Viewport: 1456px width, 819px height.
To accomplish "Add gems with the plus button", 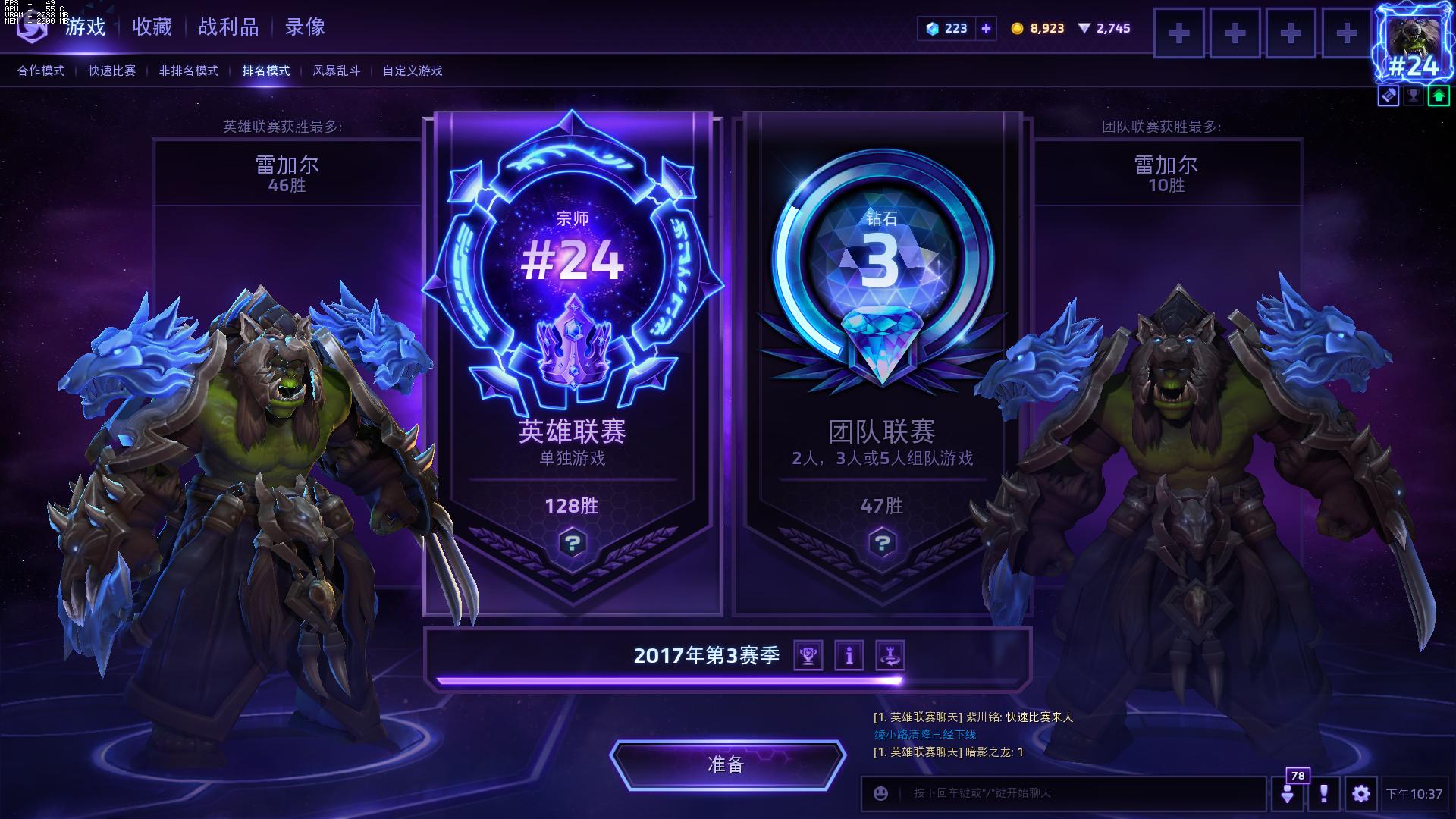I will pyautogui.click(x=986, y=28).
